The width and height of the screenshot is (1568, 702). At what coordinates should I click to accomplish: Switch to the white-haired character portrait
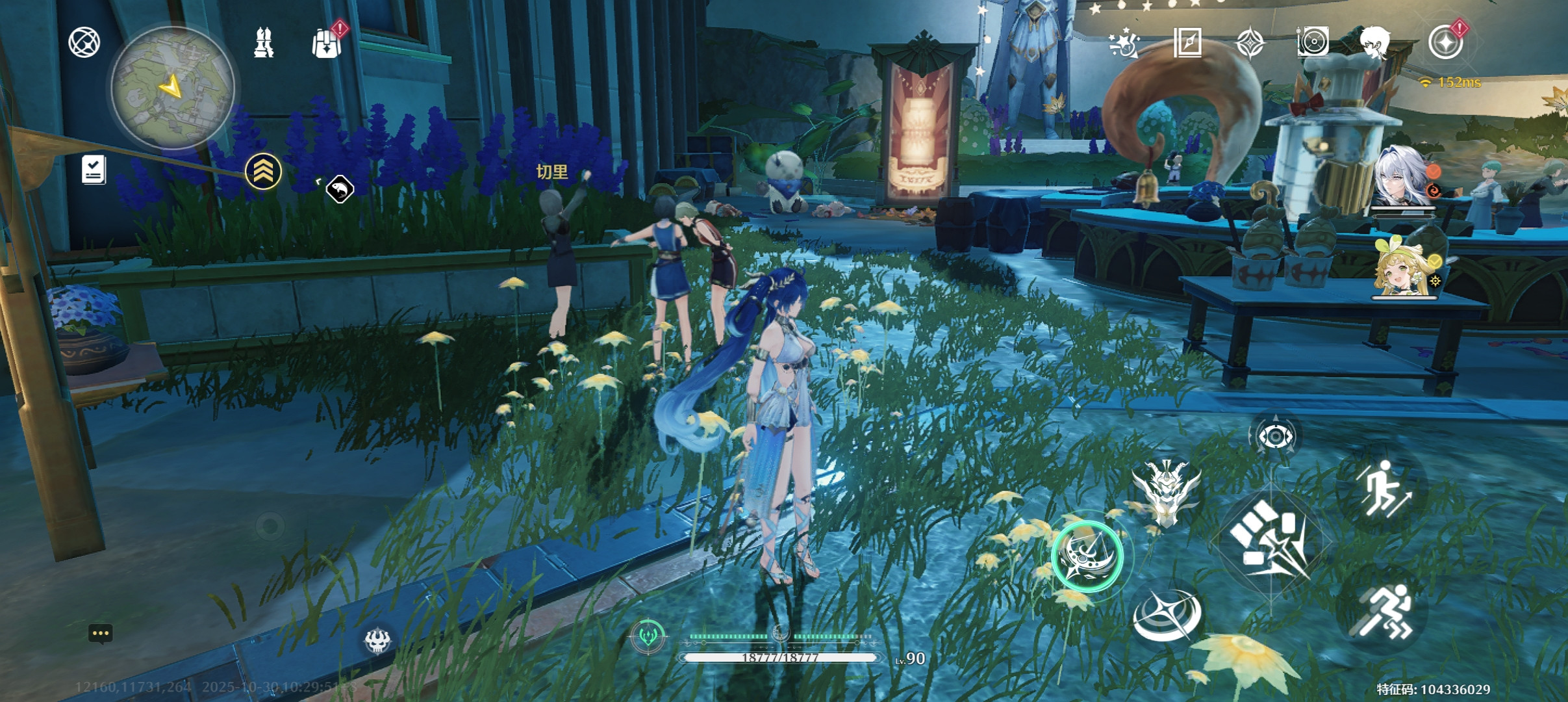tap(1403, 177)
